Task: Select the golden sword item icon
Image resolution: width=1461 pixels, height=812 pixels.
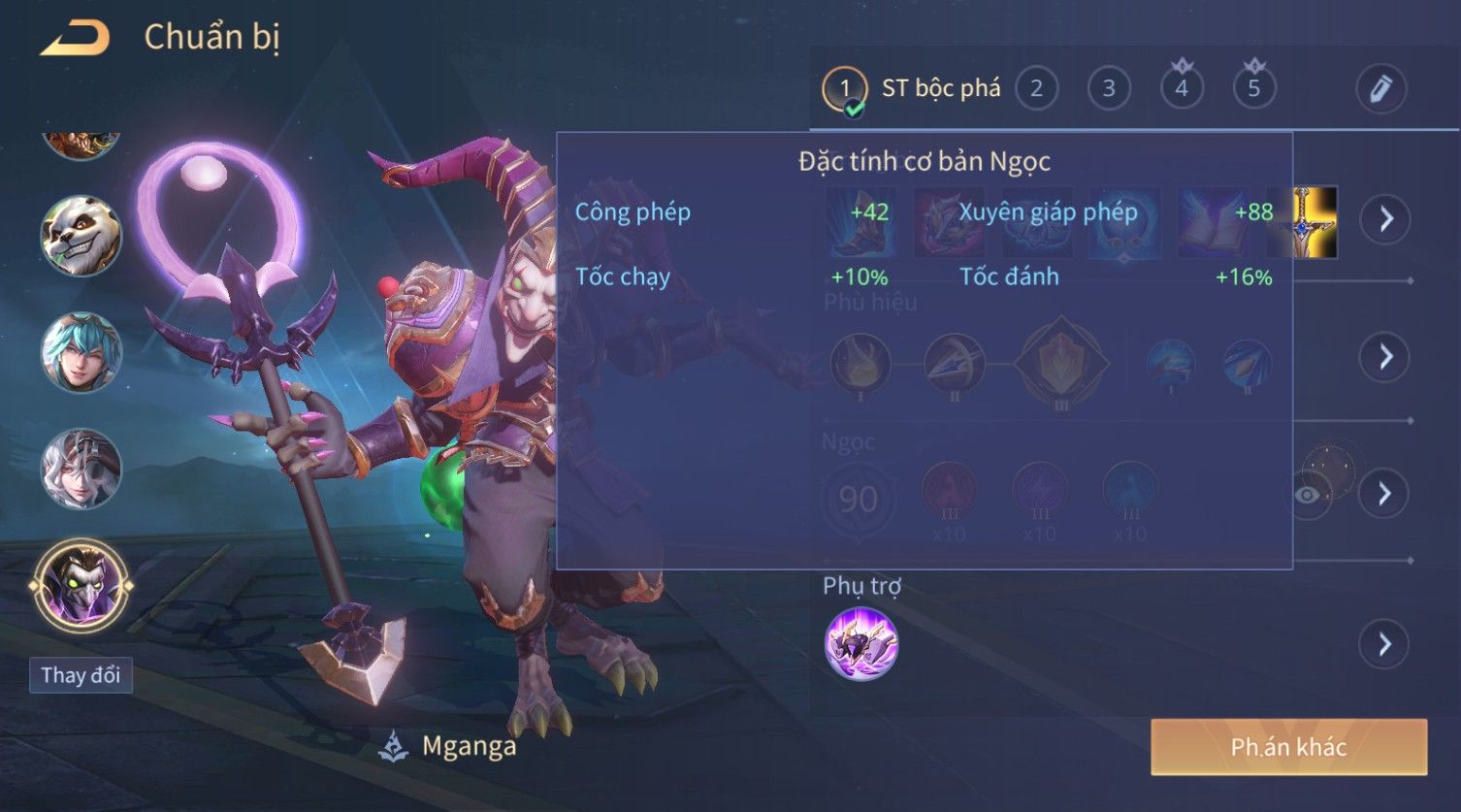Action: pos(1316,222)
